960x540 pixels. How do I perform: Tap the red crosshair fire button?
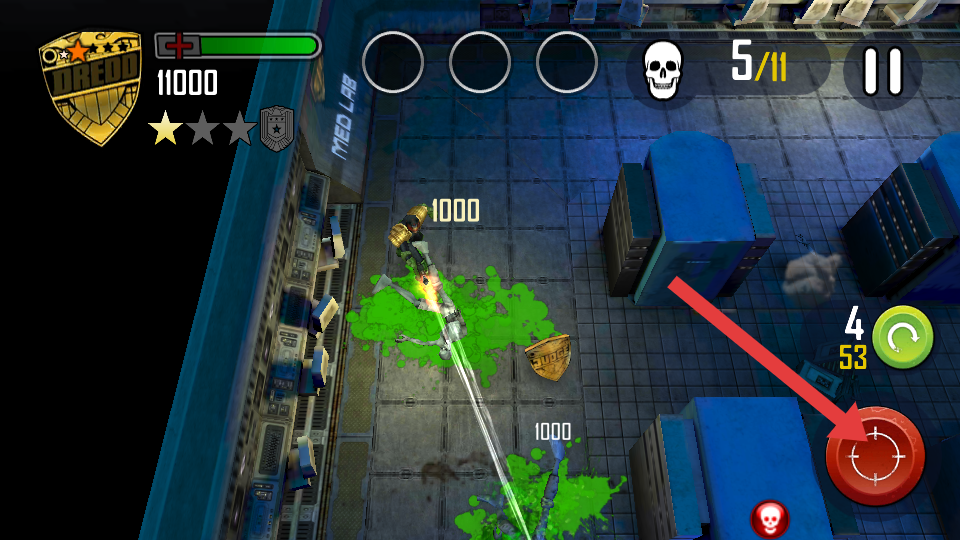[875, 456]
